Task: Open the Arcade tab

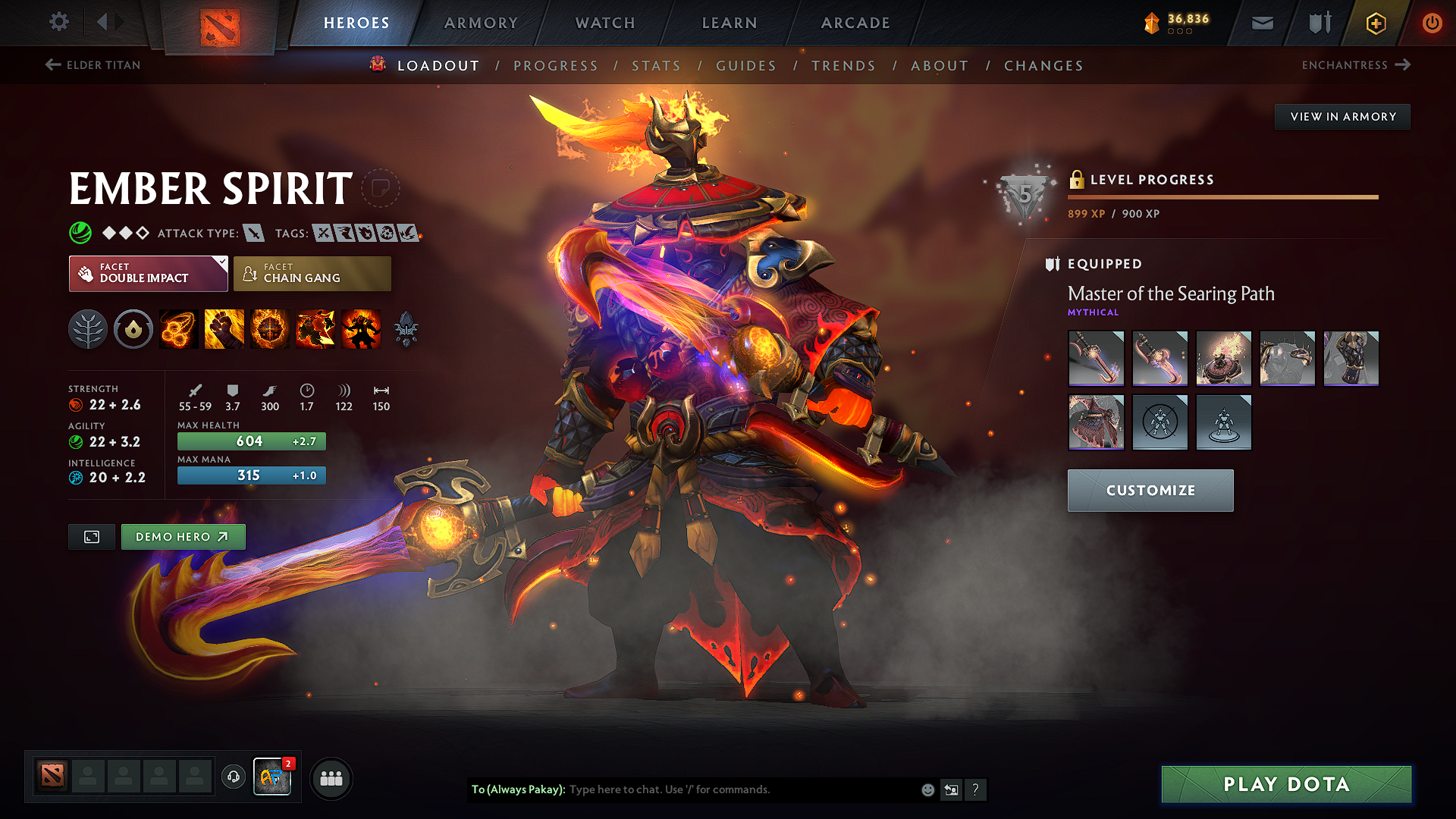Action: [x=855, y=23]
